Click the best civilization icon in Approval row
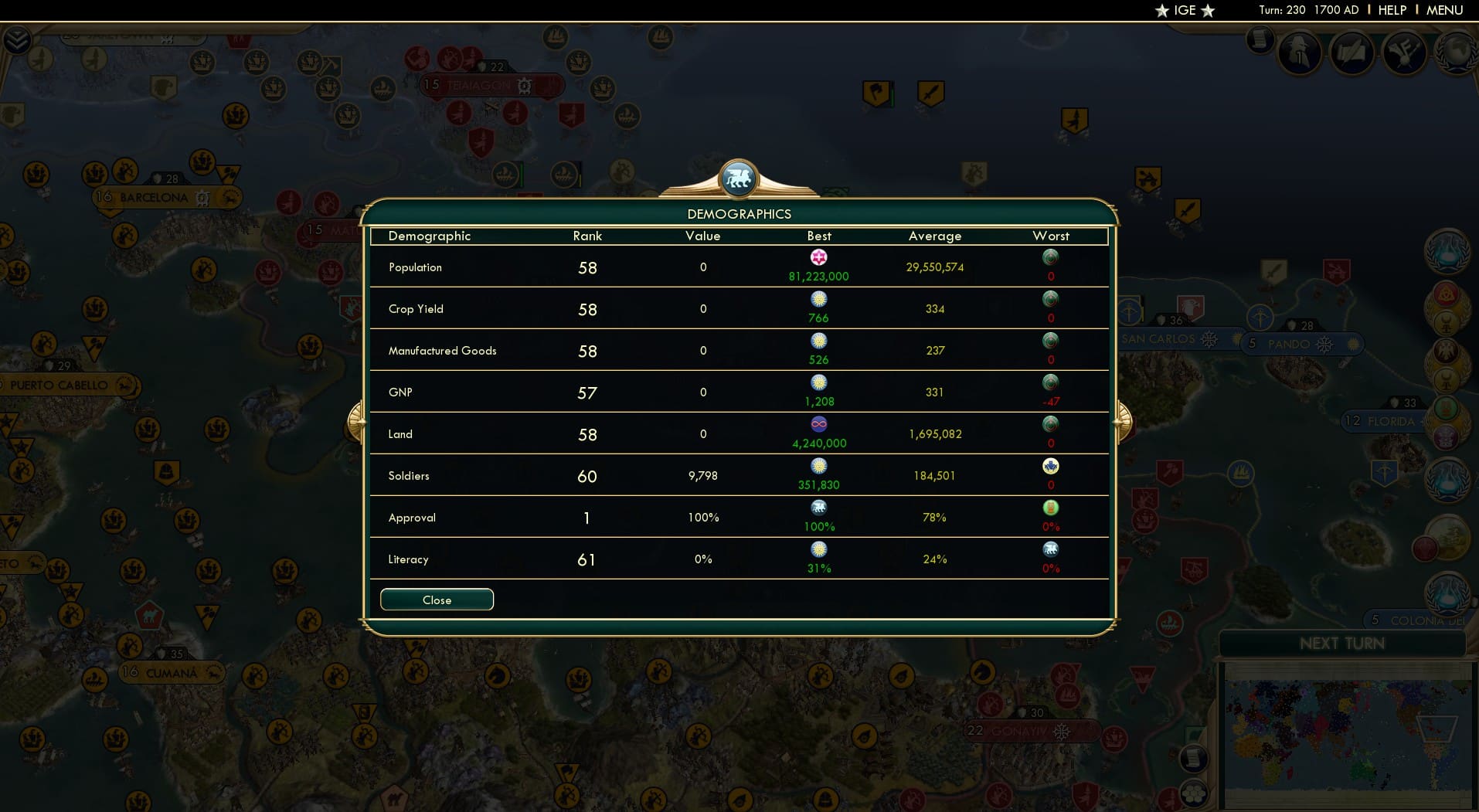The image size is (1479, 812). 819,508
